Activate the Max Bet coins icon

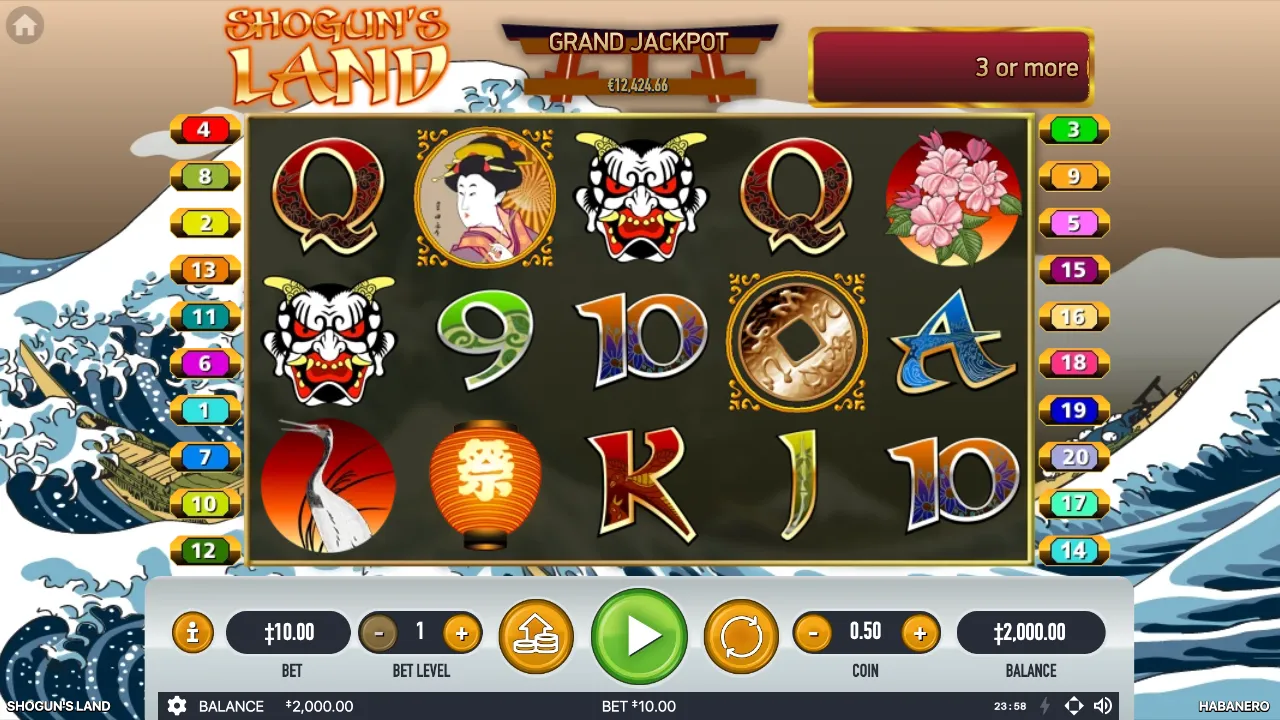click(x=537, y=632)
